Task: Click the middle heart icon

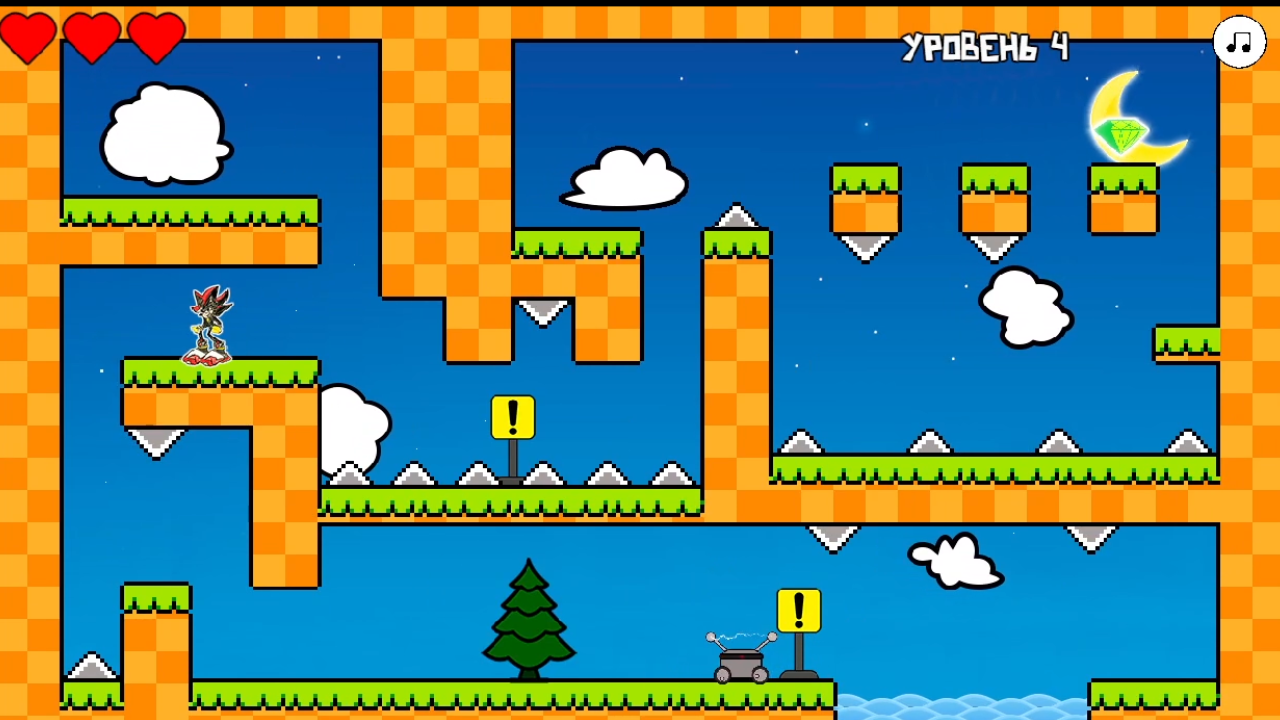Action: [93, 37]
